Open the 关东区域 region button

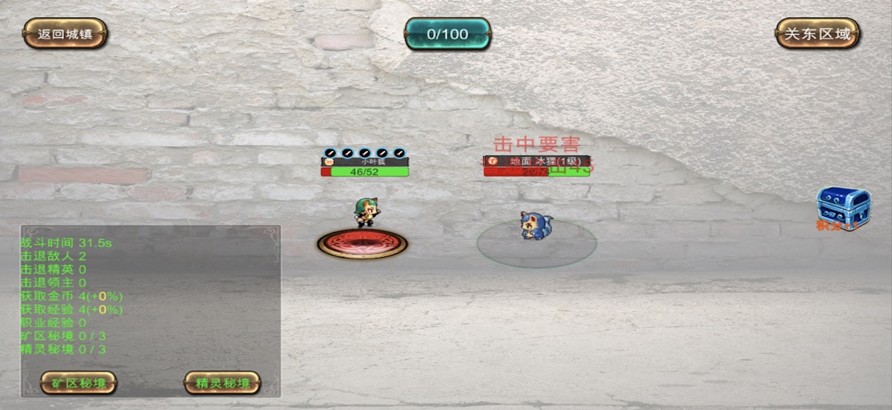tap(817, 33)
